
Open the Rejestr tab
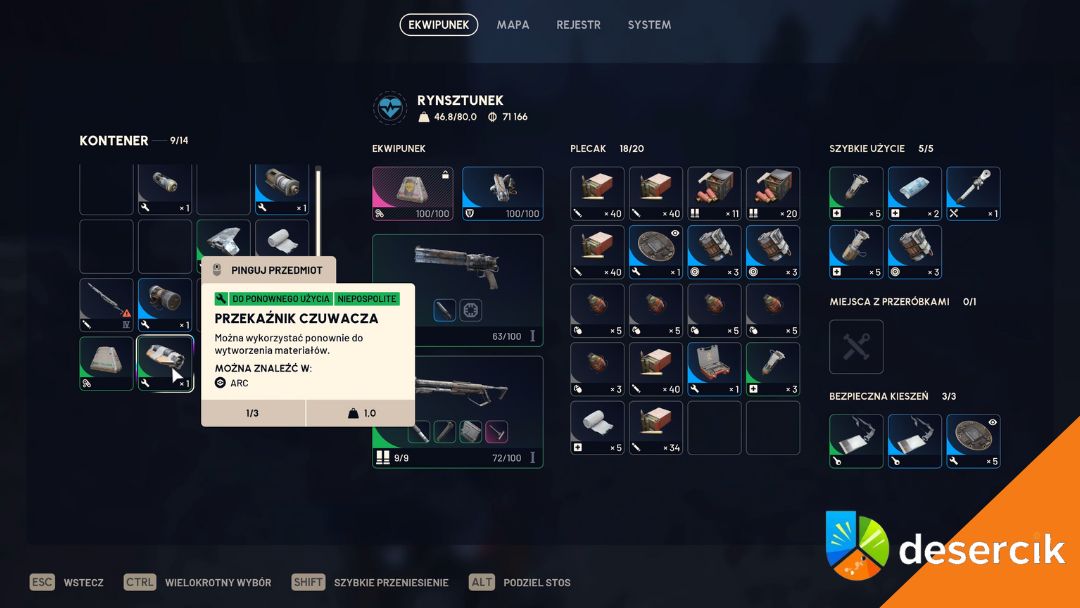tap(578, 25)
